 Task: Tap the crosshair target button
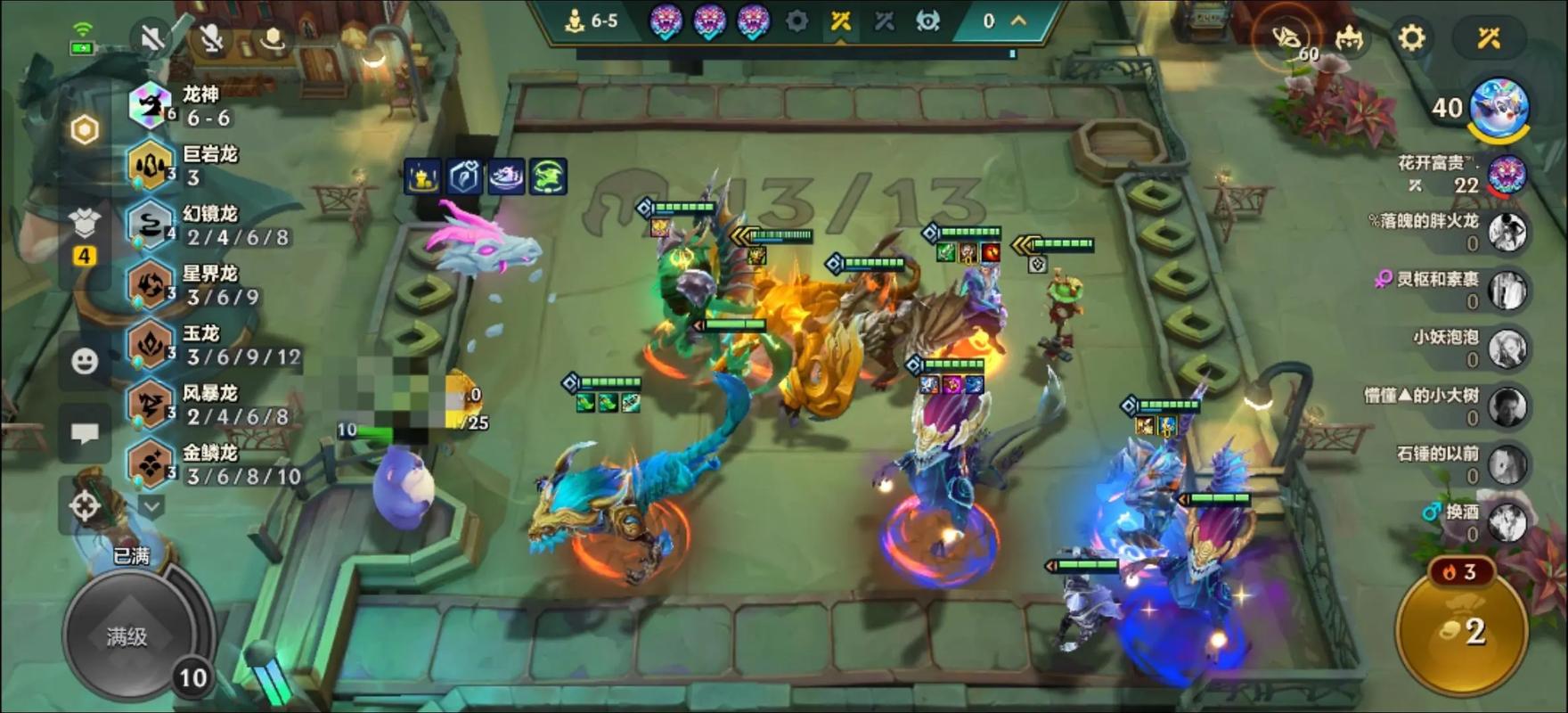(x=85, y=506)
